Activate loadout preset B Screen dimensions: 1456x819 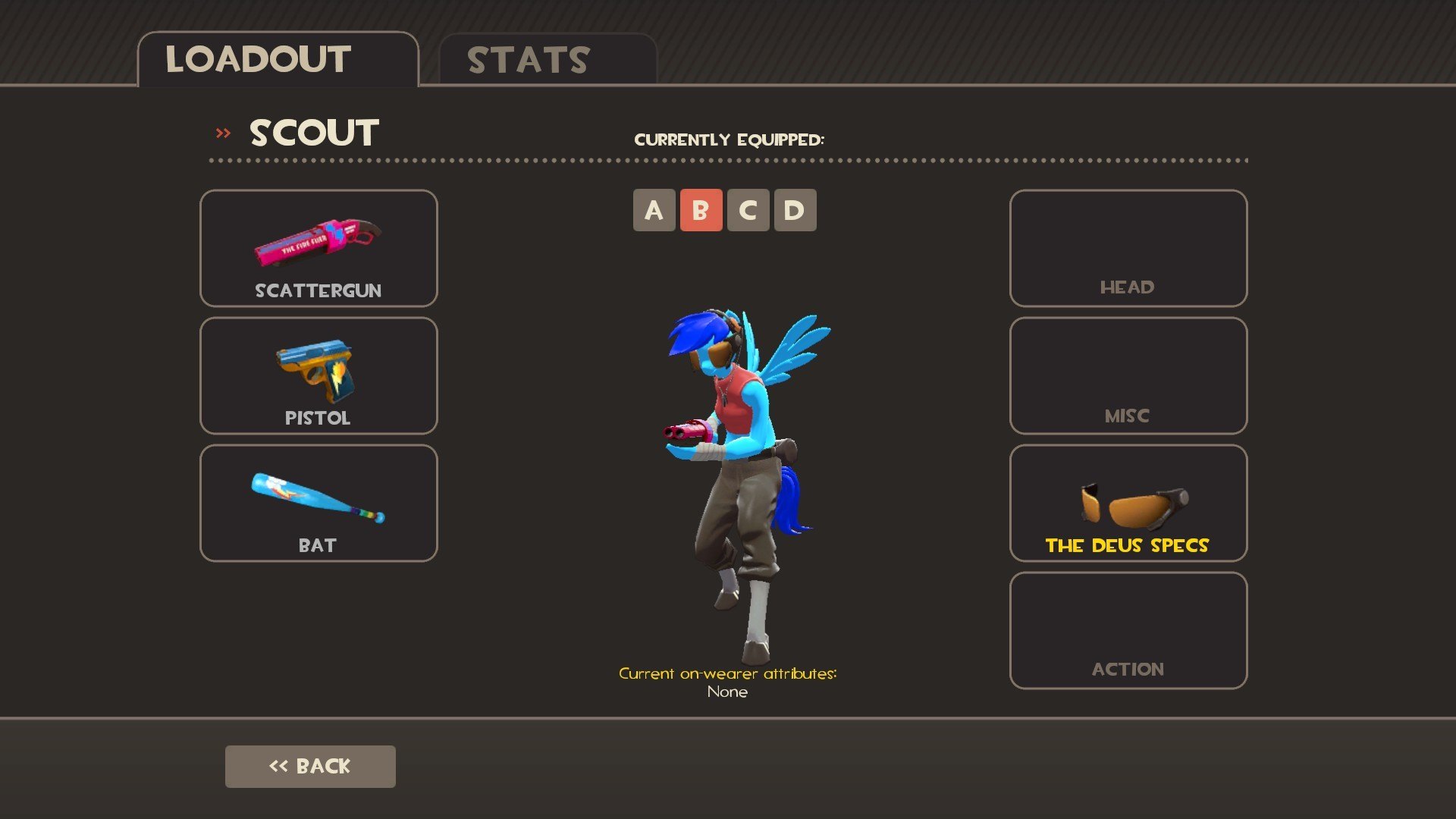coord(701,210)
